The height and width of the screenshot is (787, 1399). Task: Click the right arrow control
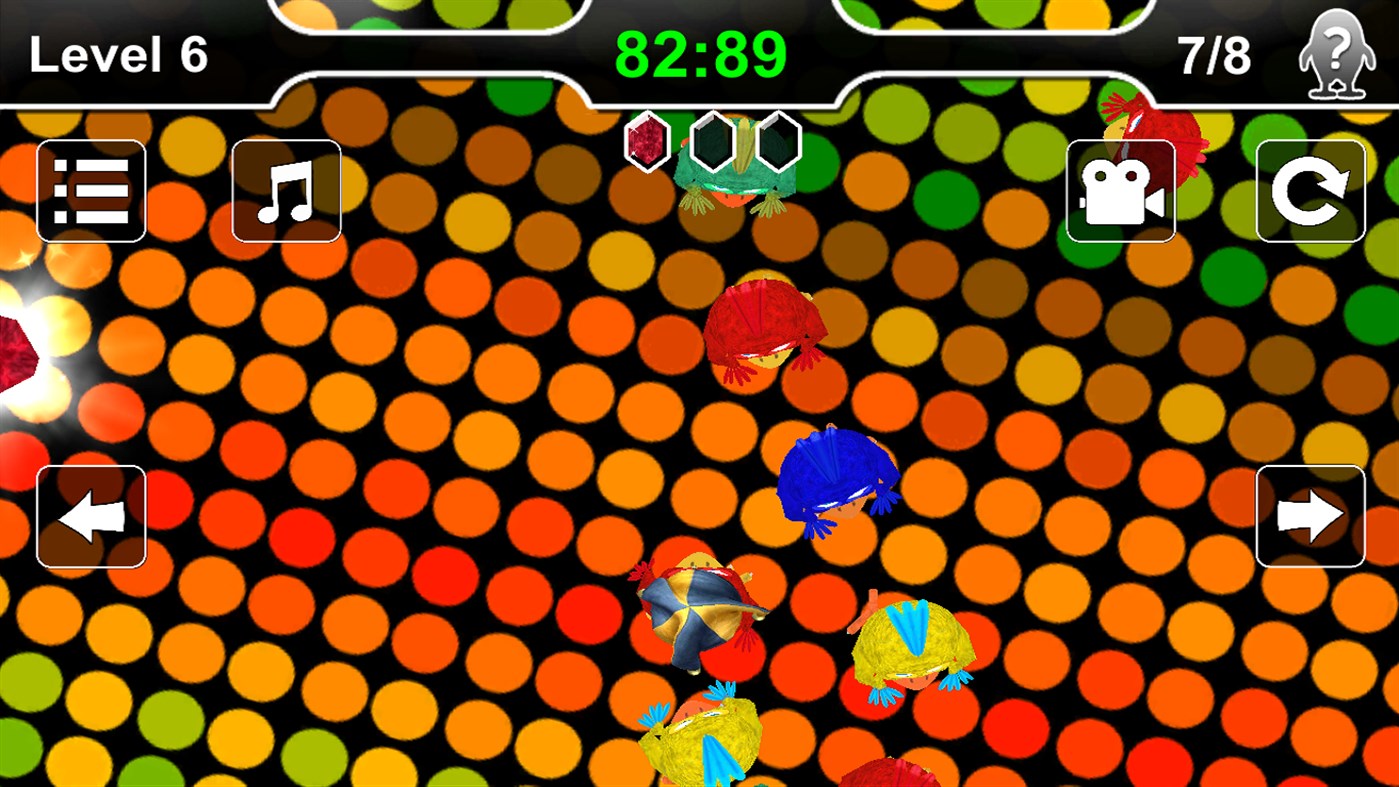[x=1311, y=515]
